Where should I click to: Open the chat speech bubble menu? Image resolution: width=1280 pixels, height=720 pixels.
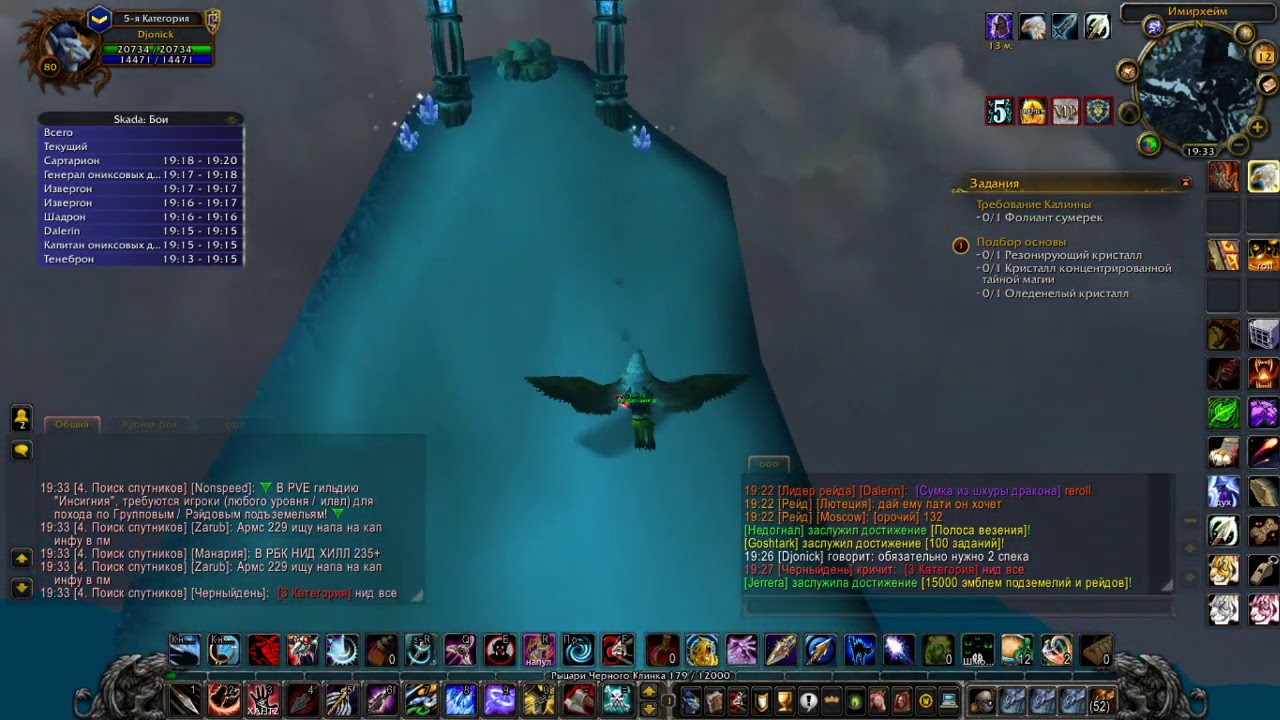(x=21, y=451)
